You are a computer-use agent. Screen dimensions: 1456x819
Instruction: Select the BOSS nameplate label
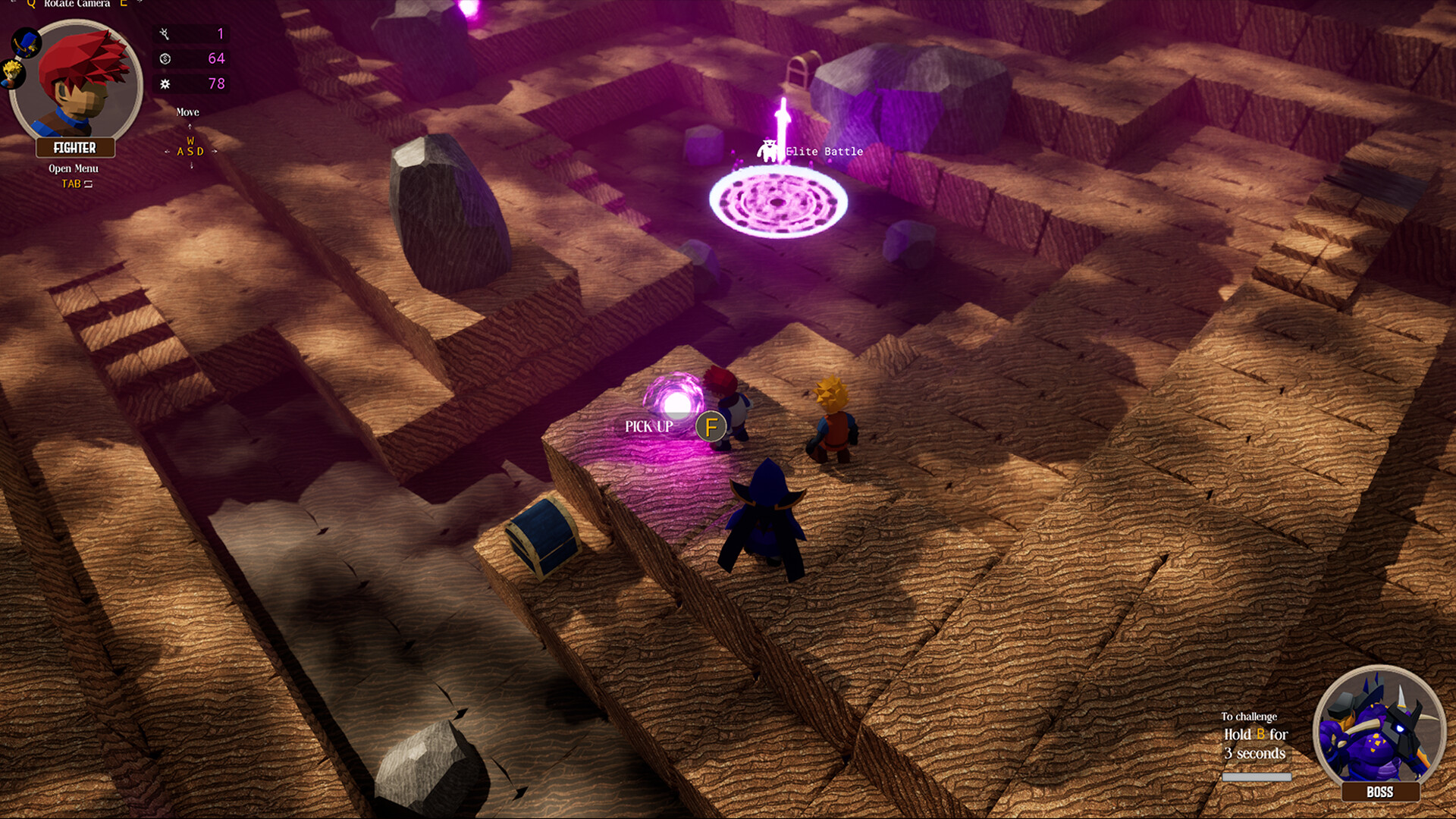click(x=1379, y=792)
